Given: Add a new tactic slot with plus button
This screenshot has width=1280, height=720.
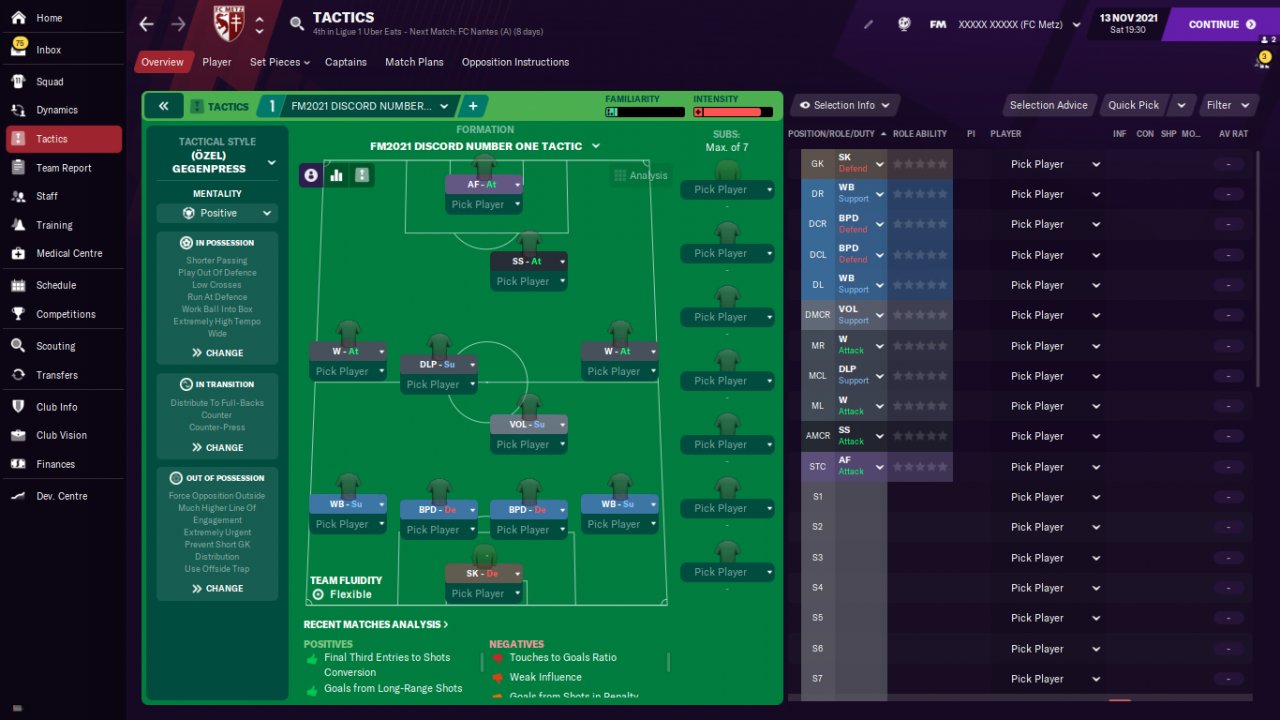Looking at the screenshot, I should point(472,106).
